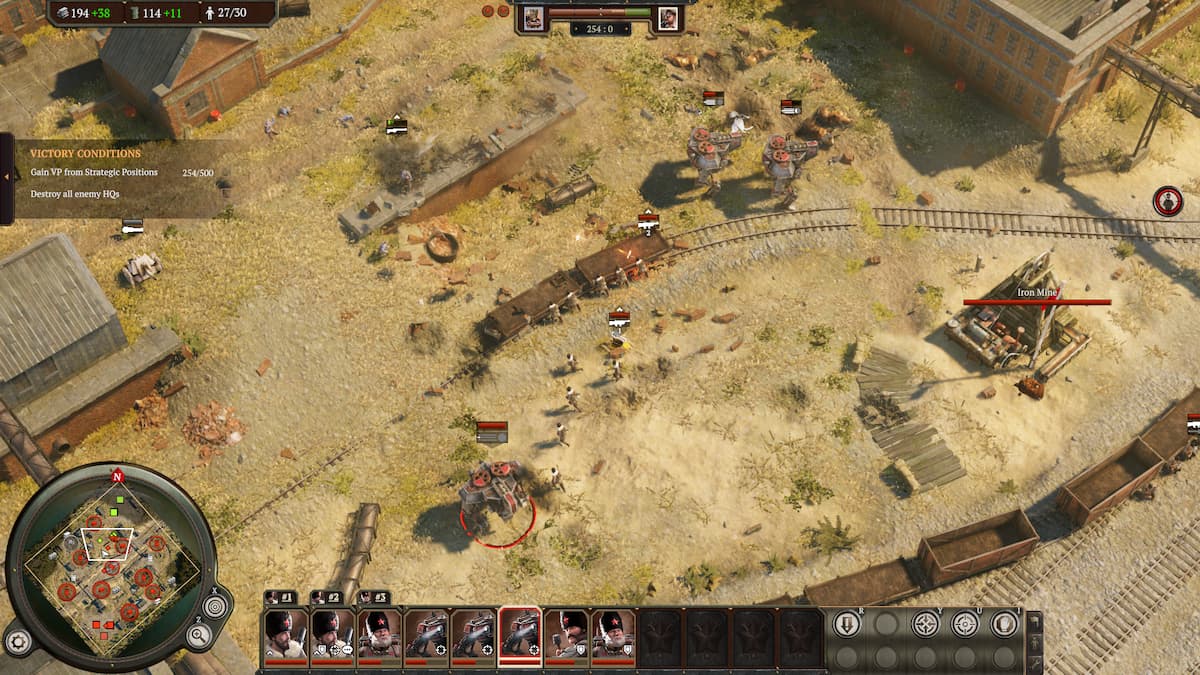Image resolution: width=1200 pixels, height=675 pixels.
Task: Toggle the minimap magnifier zoom button
Action: [197, 636]
